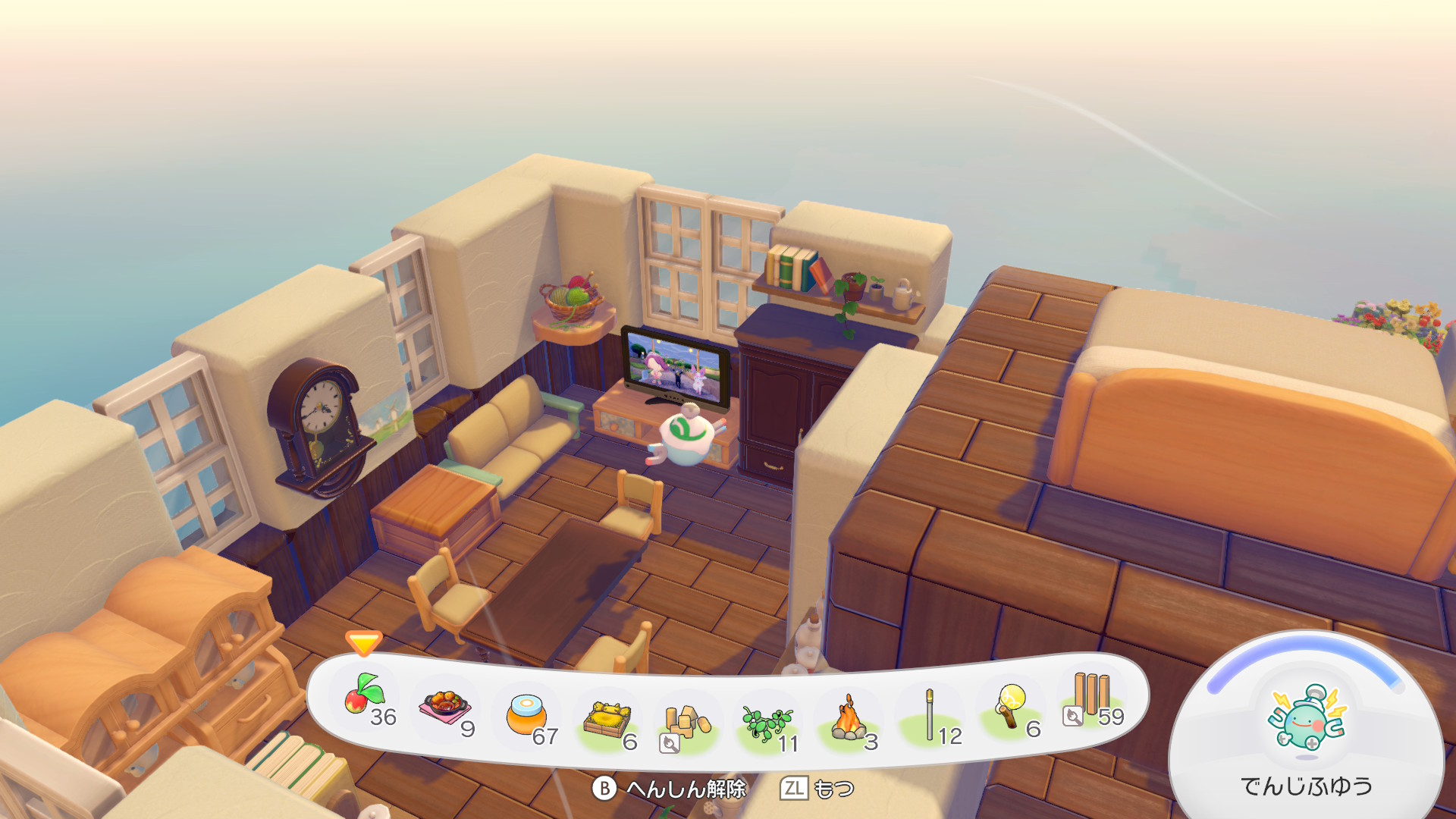Image resolution: width=1456 pixels, height=819 pixels.
Task: Choose the green vine plant slot
Action: 767,724
